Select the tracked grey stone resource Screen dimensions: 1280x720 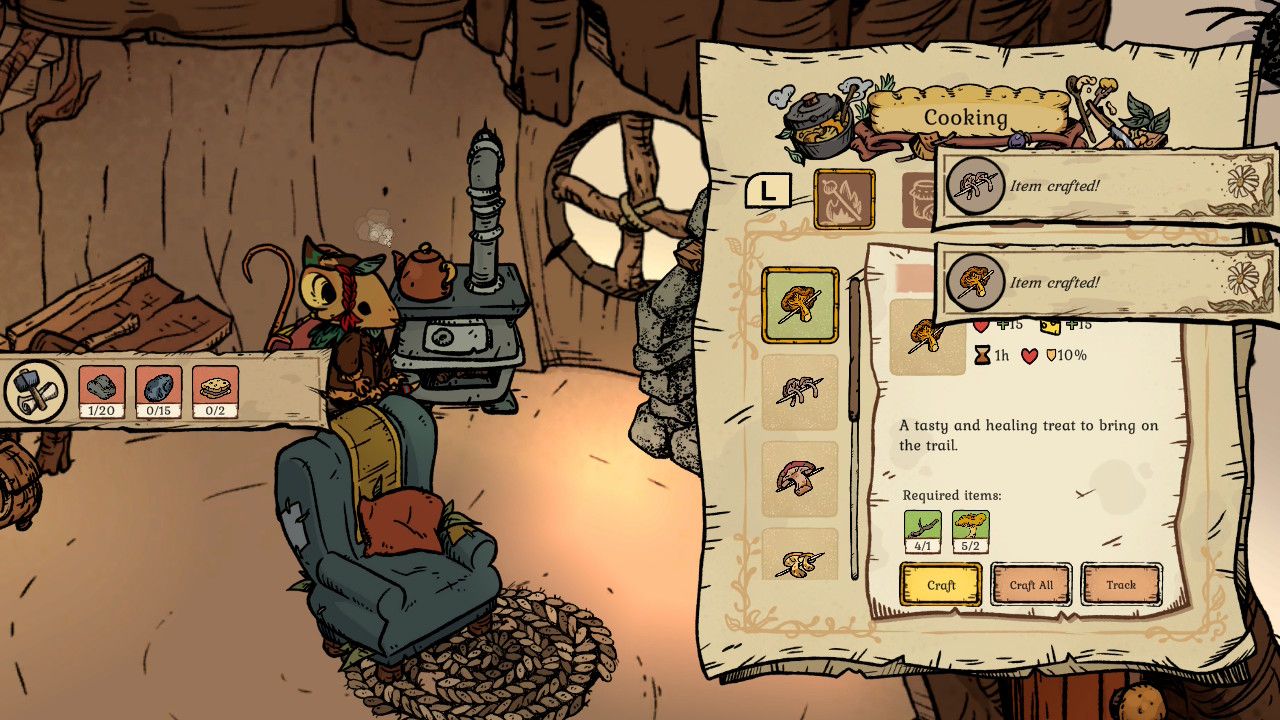(x=102, y=390)
